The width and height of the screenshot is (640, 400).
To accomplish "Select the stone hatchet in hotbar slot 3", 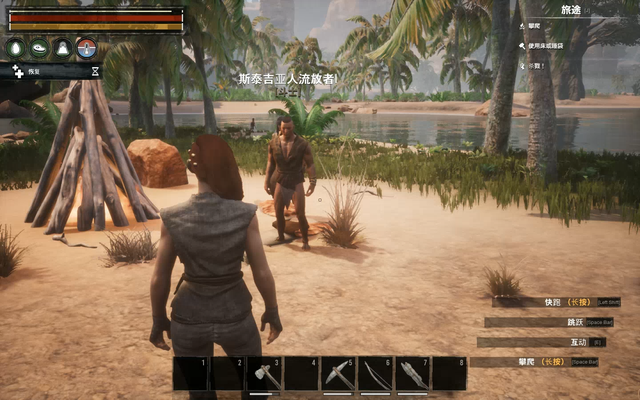I will click(x=264, y=374).
